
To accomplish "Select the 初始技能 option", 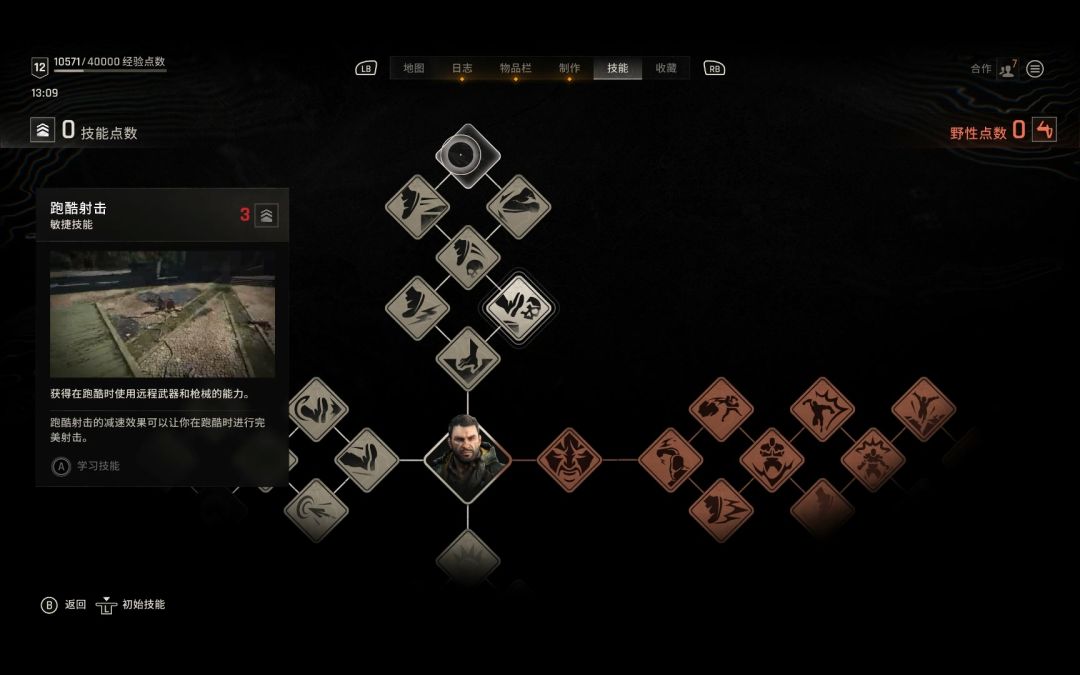I will click(131, 605).
